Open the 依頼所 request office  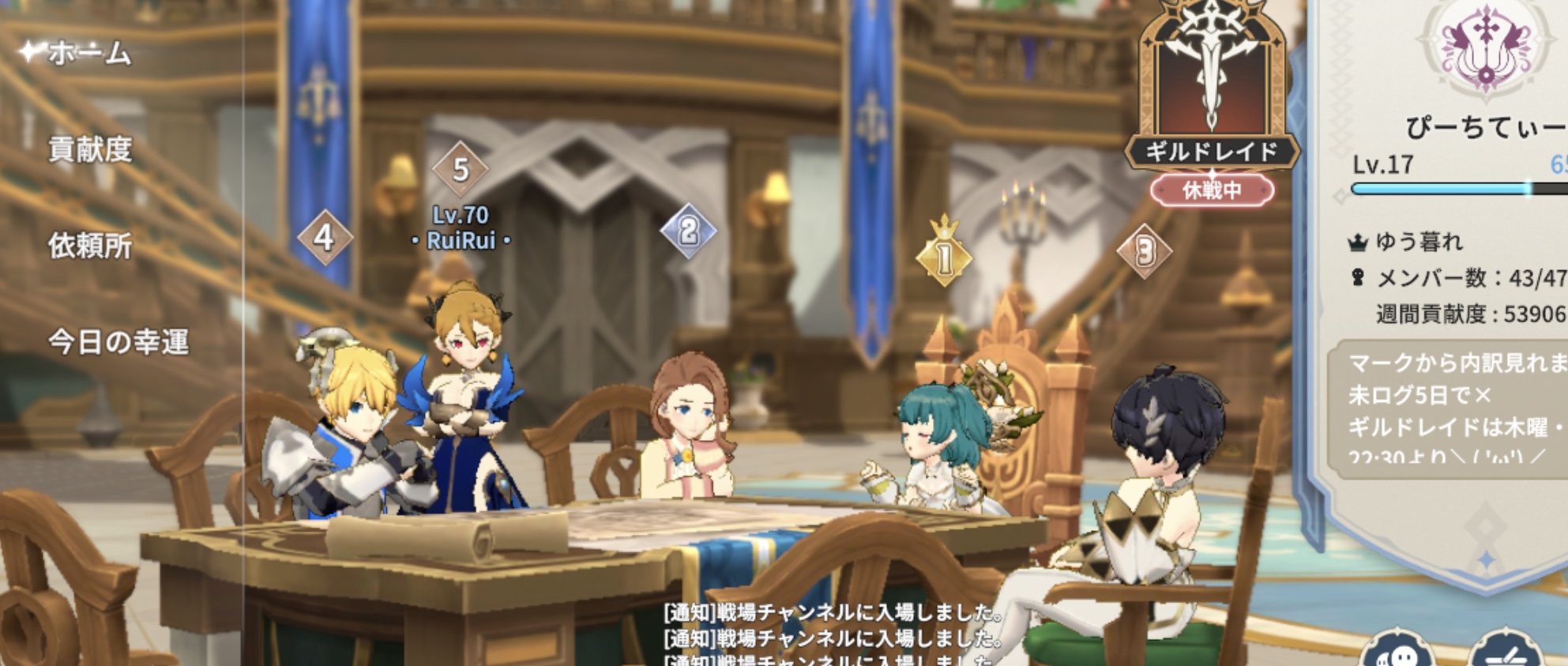click(x=90, y=246)
